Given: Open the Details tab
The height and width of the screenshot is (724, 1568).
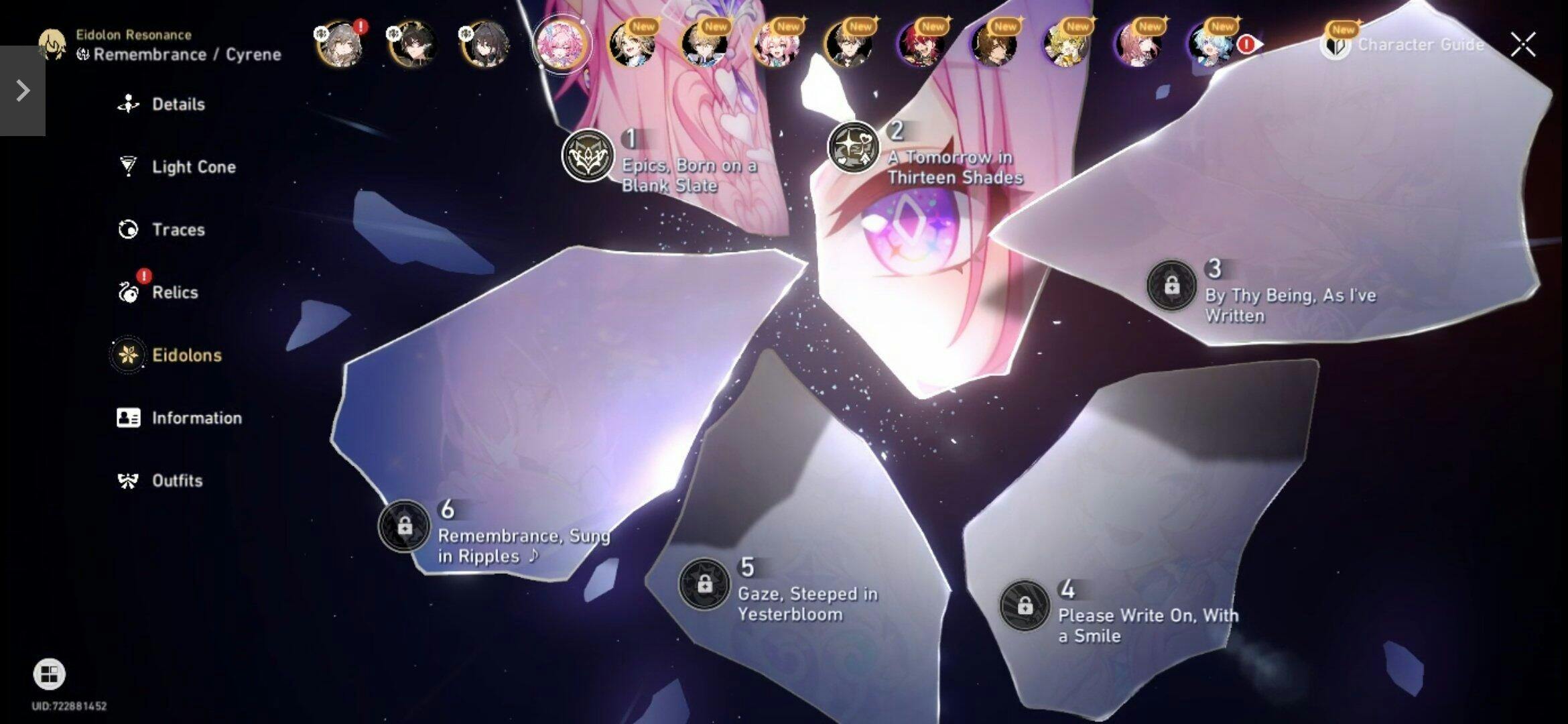Looking at the screenshot, I should [178, 105].
